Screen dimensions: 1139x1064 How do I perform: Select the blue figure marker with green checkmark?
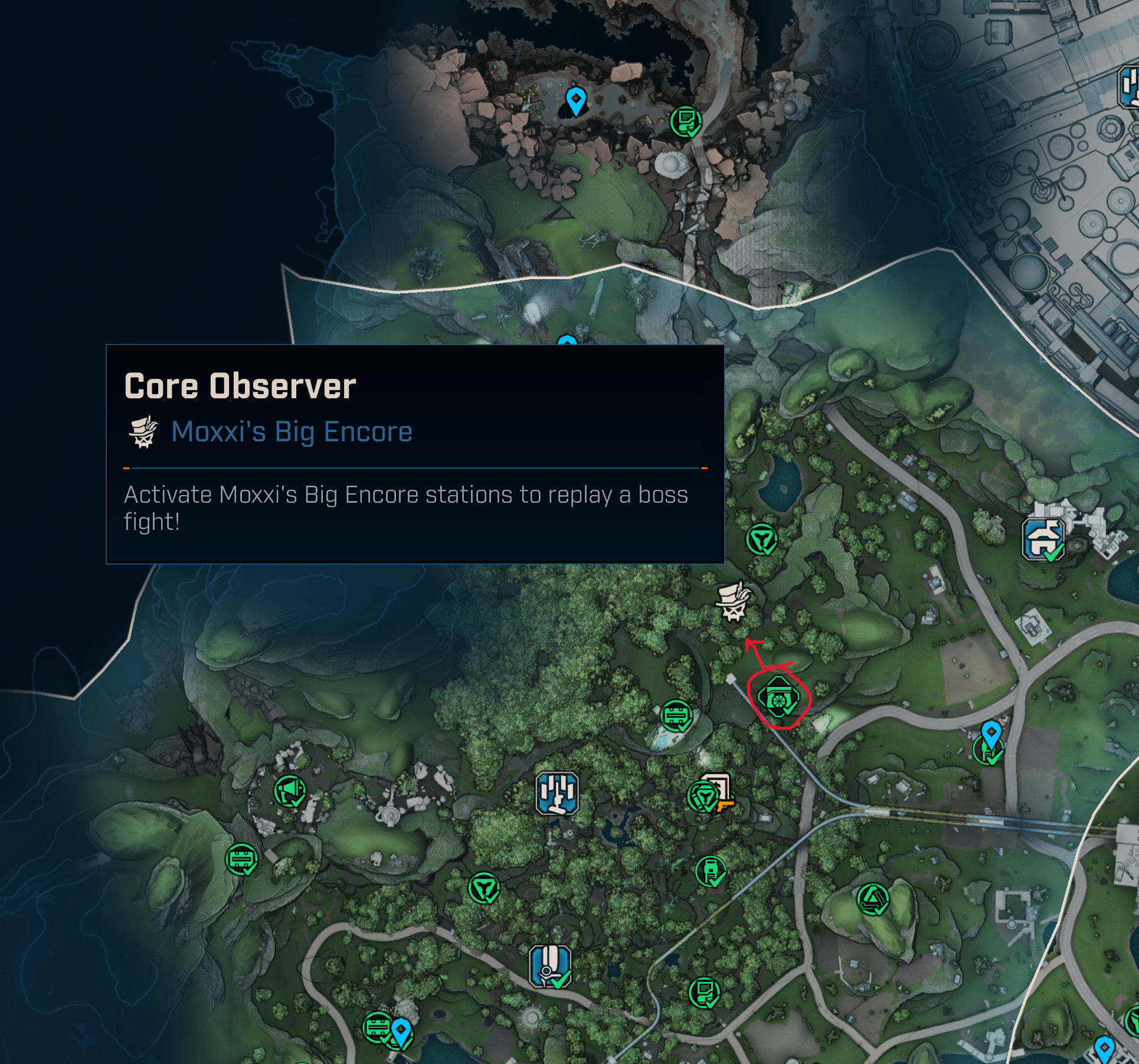point(550,967)
